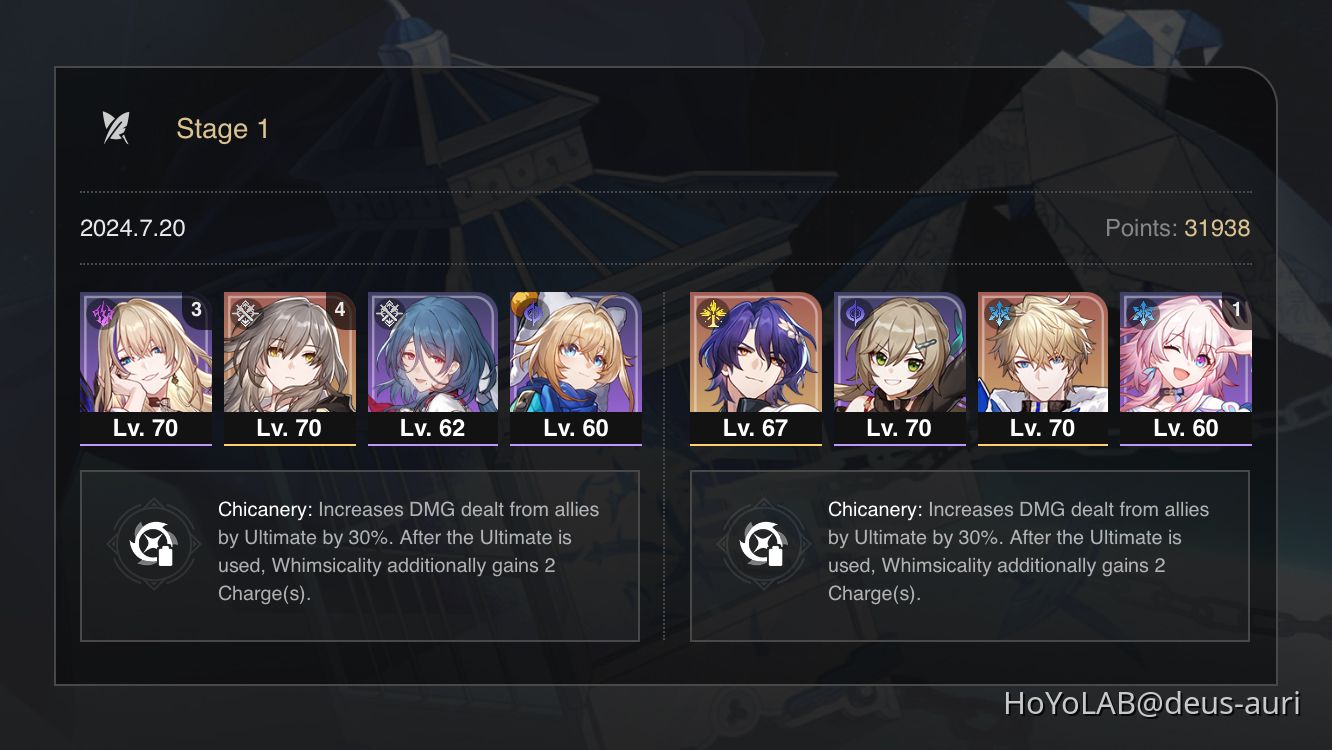This screenshot has height=750, width=1332.
Task: Select the Stage 1 heading
Action: point(221,128)
